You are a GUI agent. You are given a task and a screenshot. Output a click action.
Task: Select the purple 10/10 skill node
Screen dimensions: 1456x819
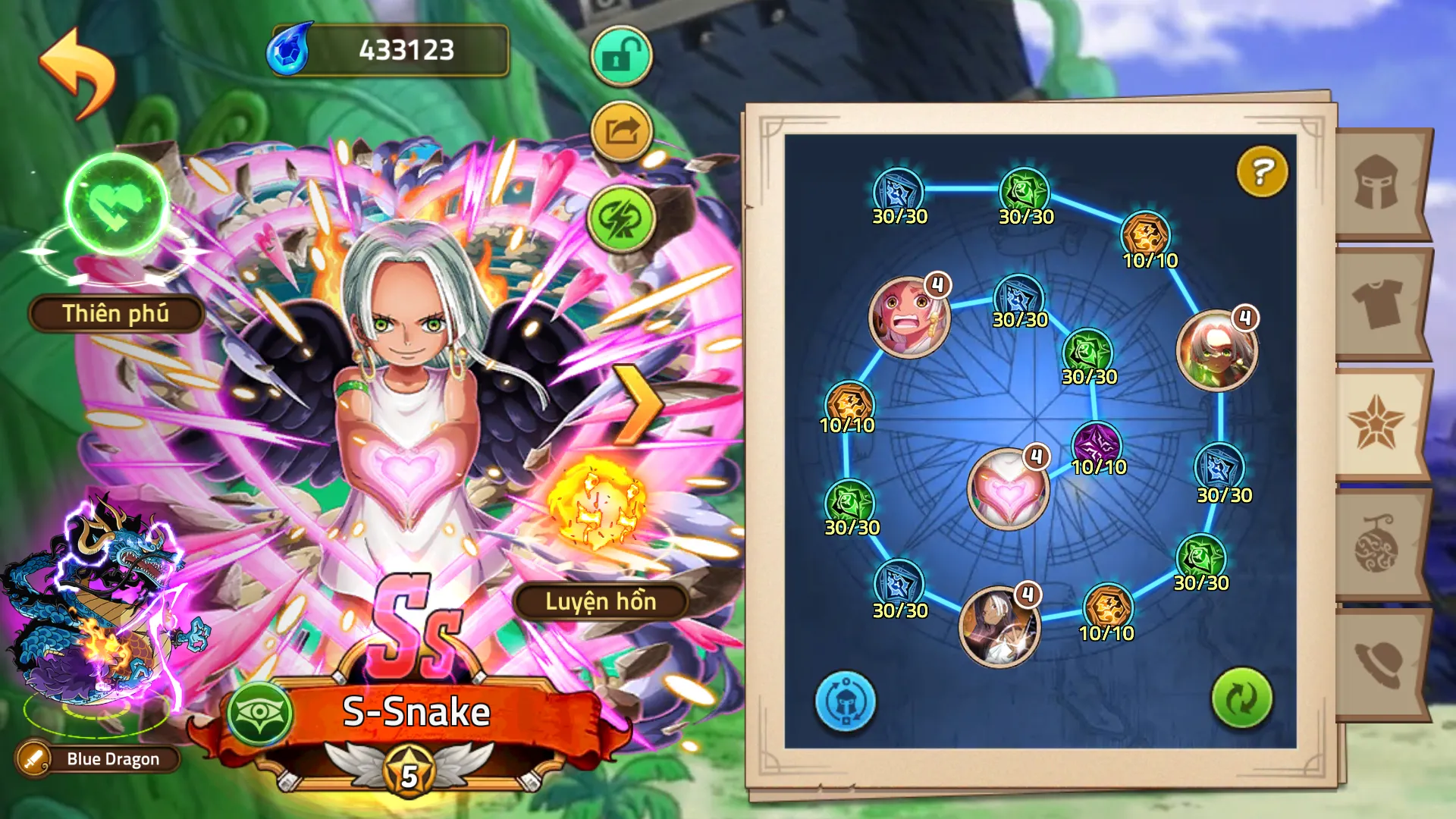[x=1096, y=443]
